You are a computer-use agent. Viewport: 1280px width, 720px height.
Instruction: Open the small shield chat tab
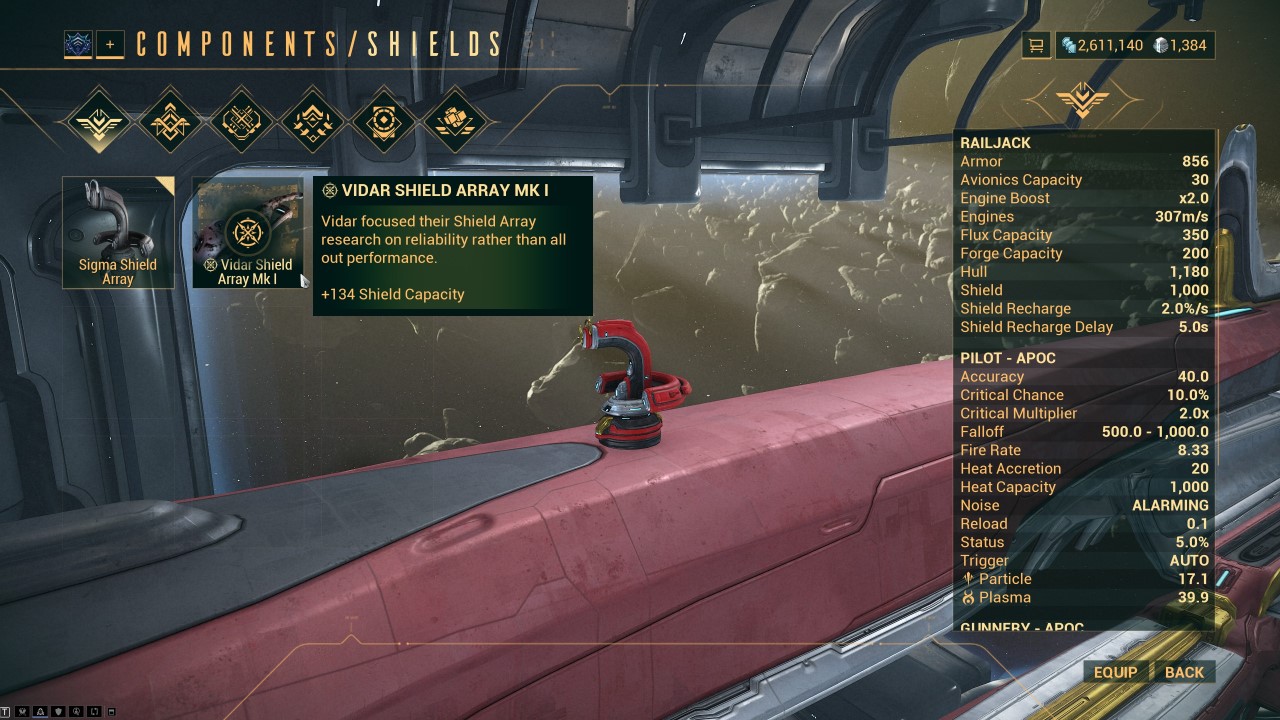click(x=59, y=711)
